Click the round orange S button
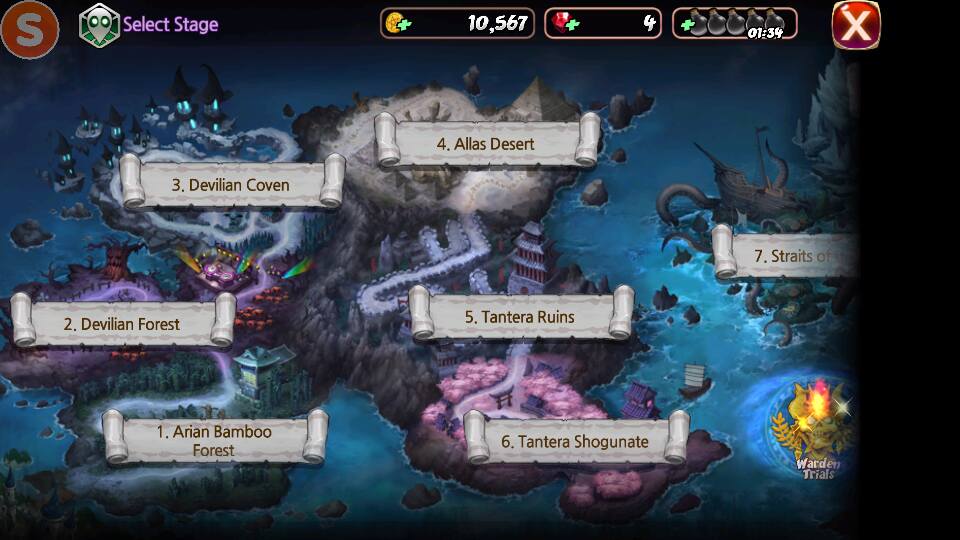960x540 pixels. [x=29, y=30]
